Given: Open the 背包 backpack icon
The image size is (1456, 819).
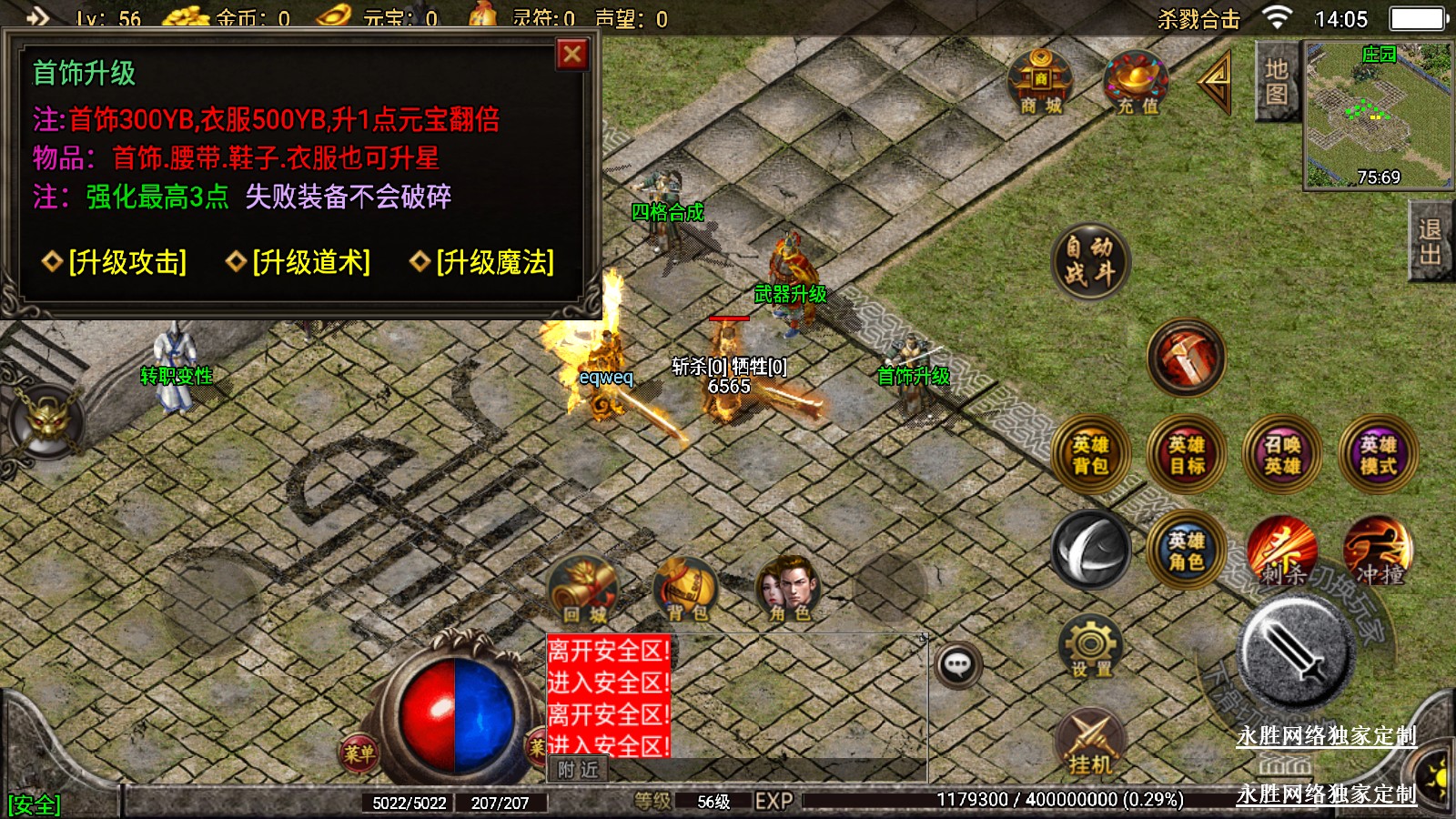Looking at the screenshot, I should click(686, 590).
